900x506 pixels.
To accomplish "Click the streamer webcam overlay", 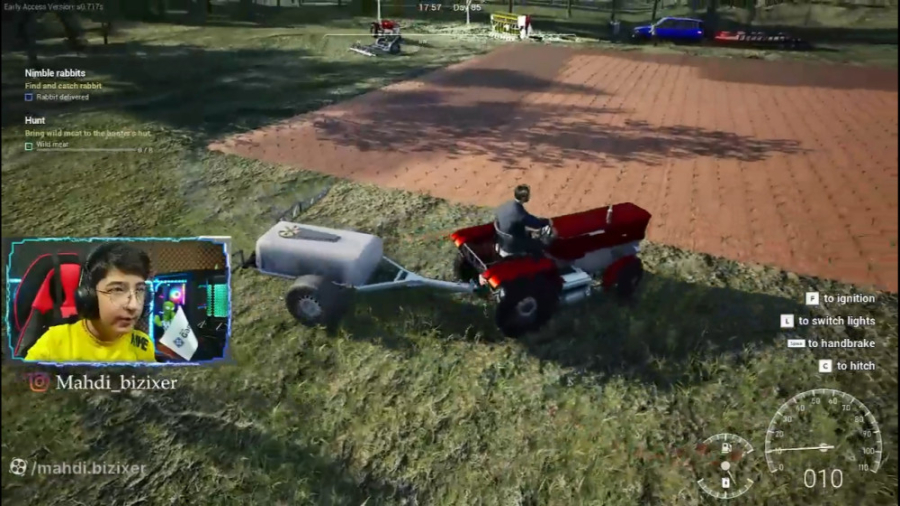I will point(118,300).
